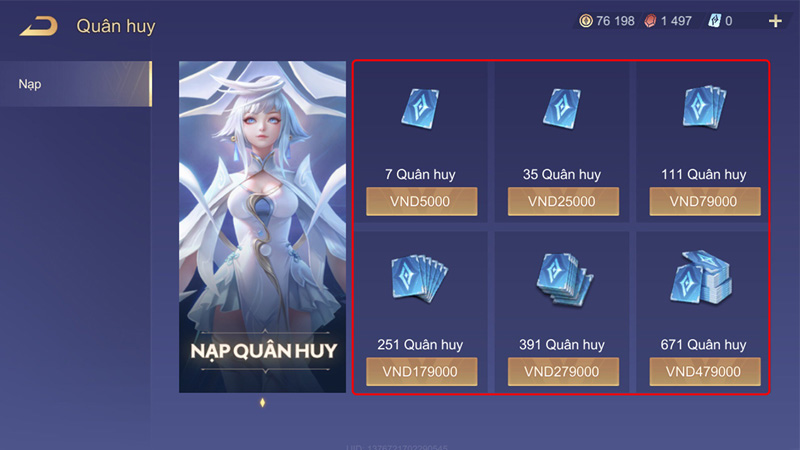Viewport: 800px width, 450px height.
Task: Select the VND279000 purchase button
Action: pos(561,371)
